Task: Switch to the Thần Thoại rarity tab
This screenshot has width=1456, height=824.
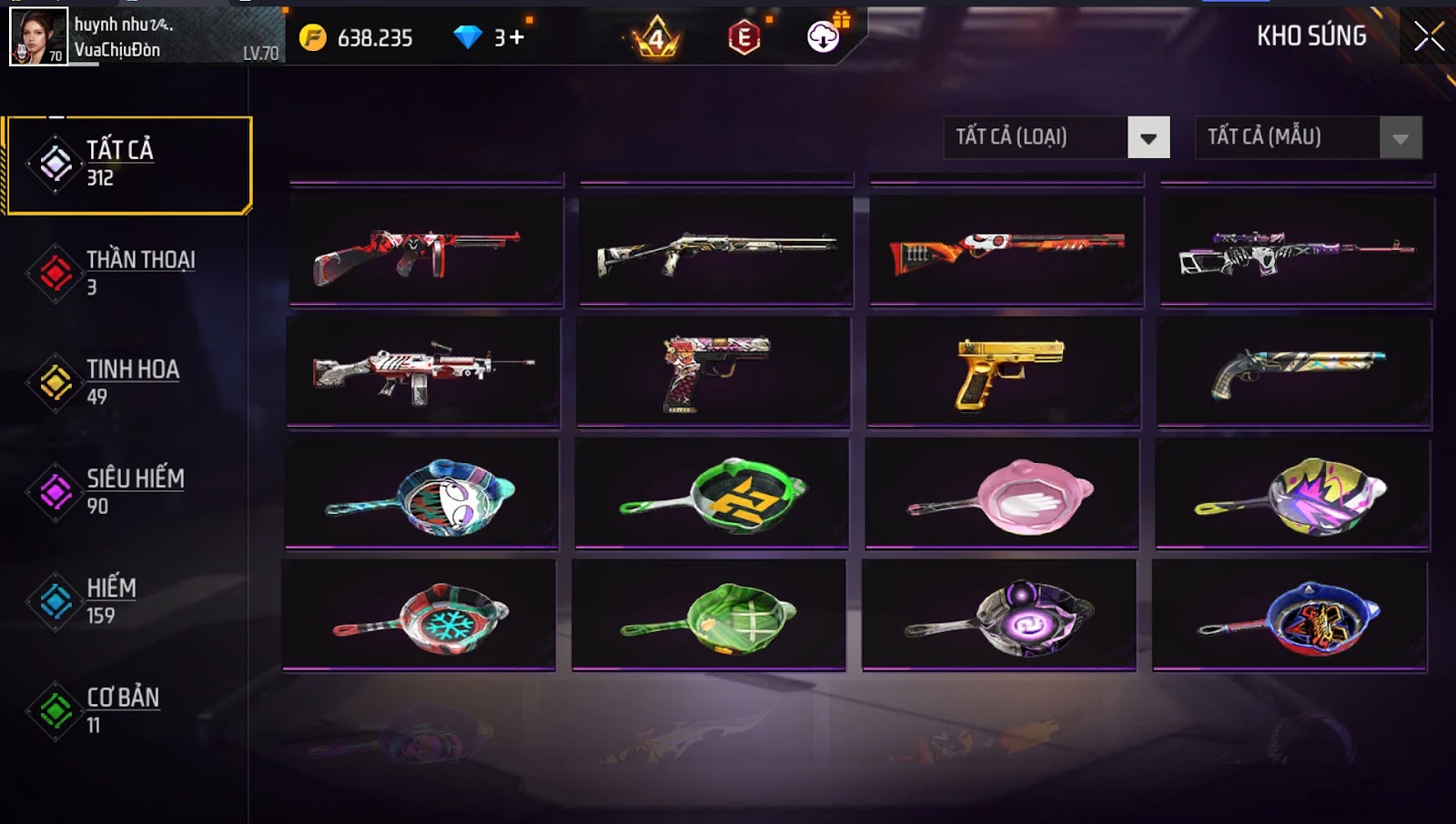Action: tap(127, 273)
